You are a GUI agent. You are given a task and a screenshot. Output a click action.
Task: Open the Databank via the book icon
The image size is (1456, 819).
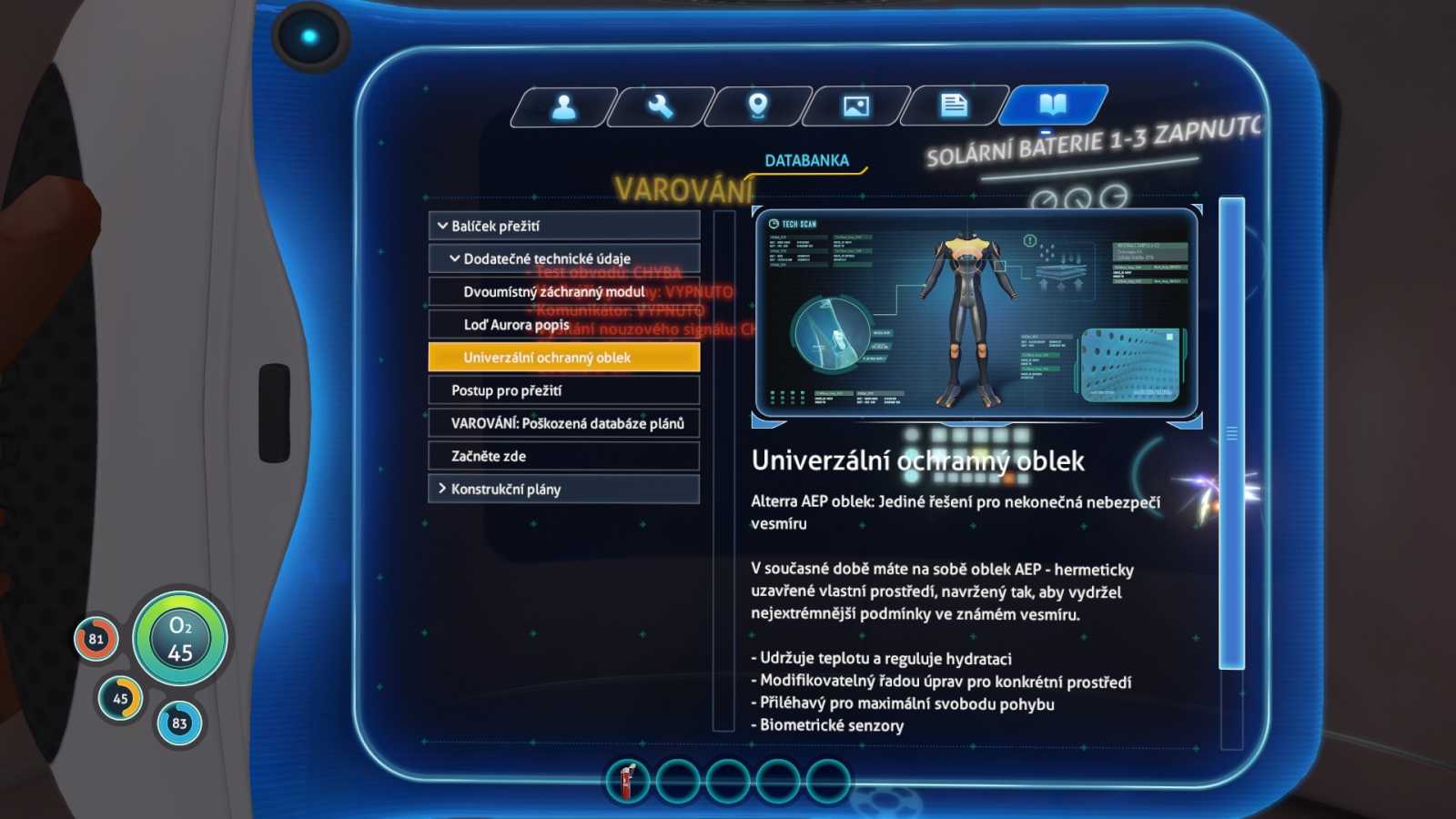click(1053, 105)
